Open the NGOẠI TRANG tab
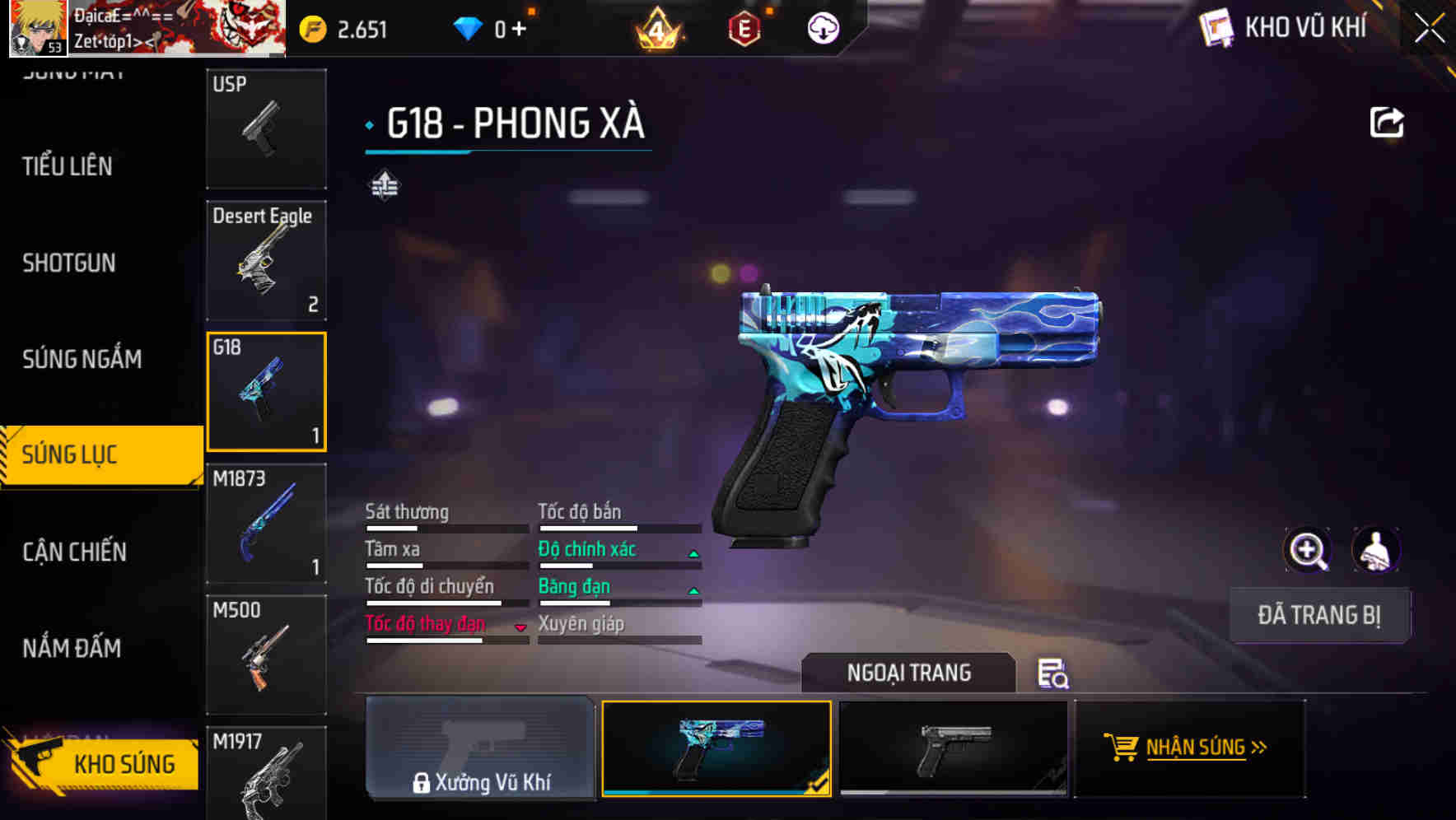 point(909,673)
